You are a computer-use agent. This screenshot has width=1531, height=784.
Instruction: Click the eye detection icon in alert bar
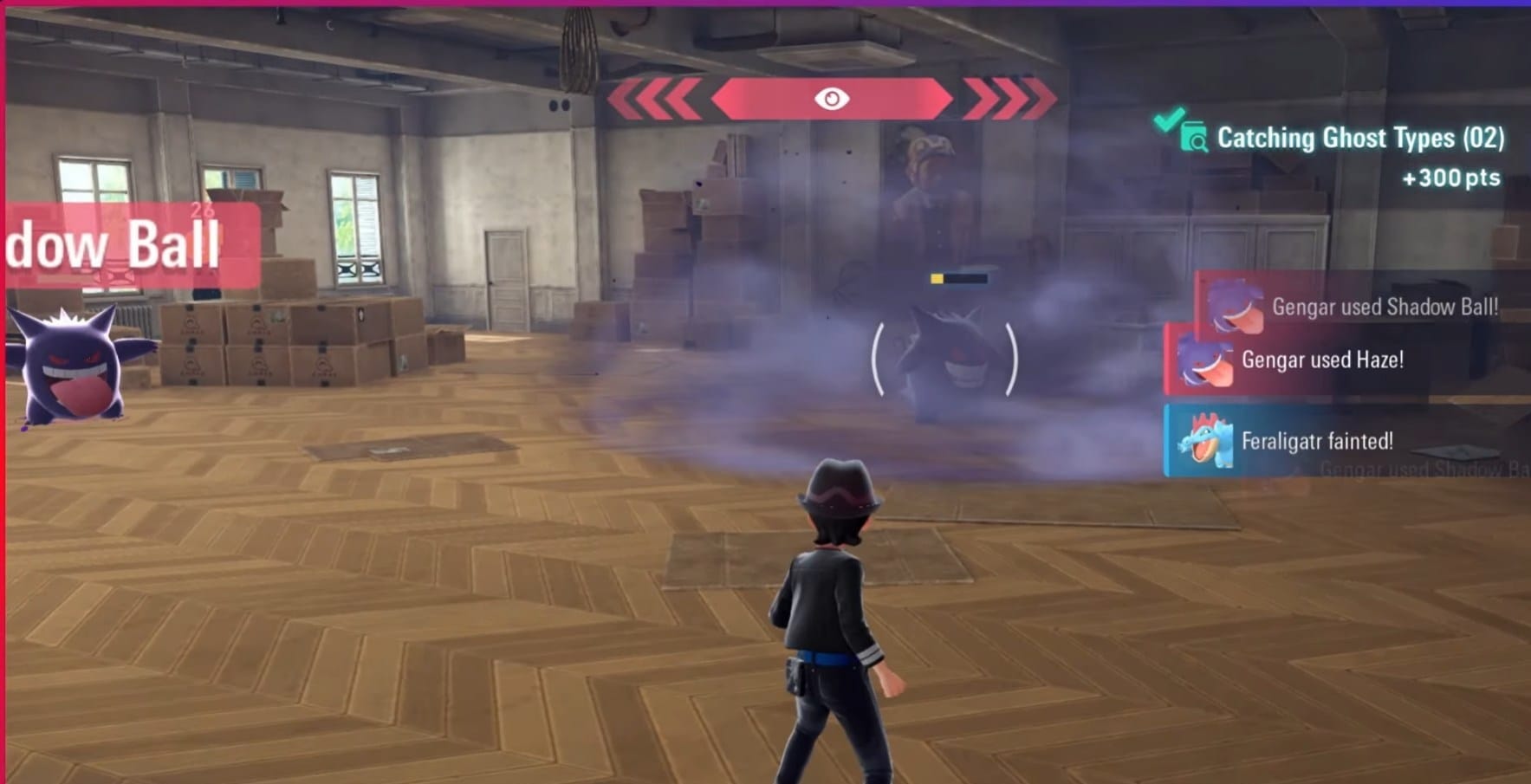[x=833, y=98]
